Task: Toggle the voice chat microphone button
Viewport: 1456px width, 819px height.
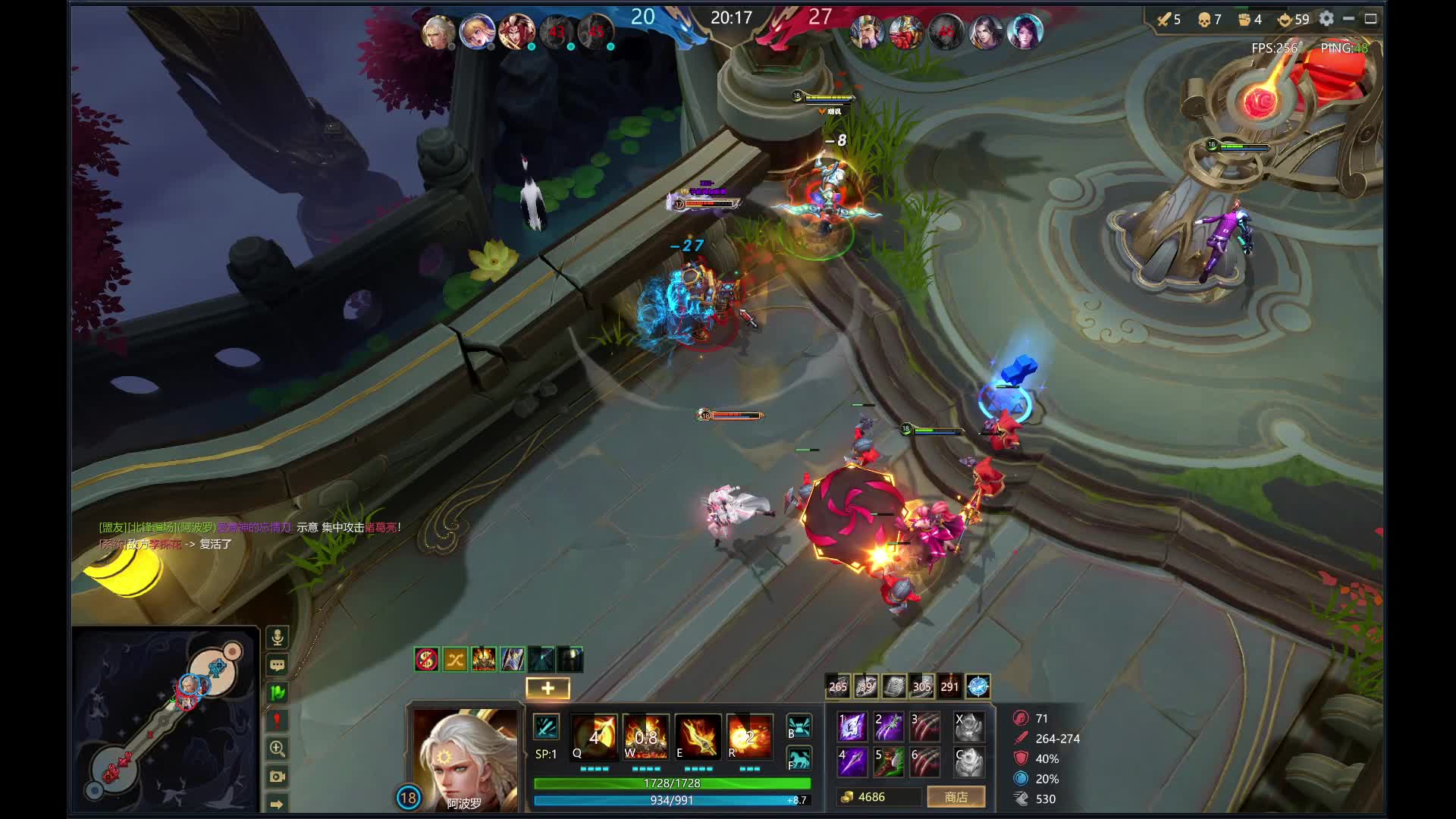Action: tap(278, 638)
